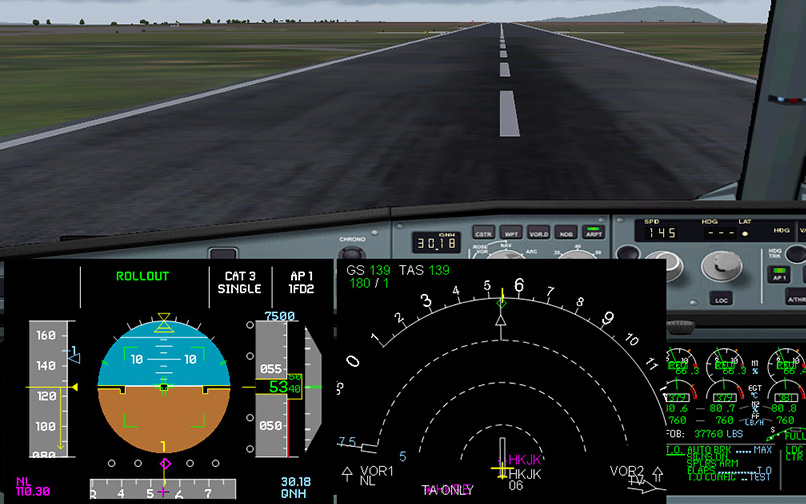Toggle the AP 1 autopilot button
This screenshot has height=504, width=806.
click(781, 277)
